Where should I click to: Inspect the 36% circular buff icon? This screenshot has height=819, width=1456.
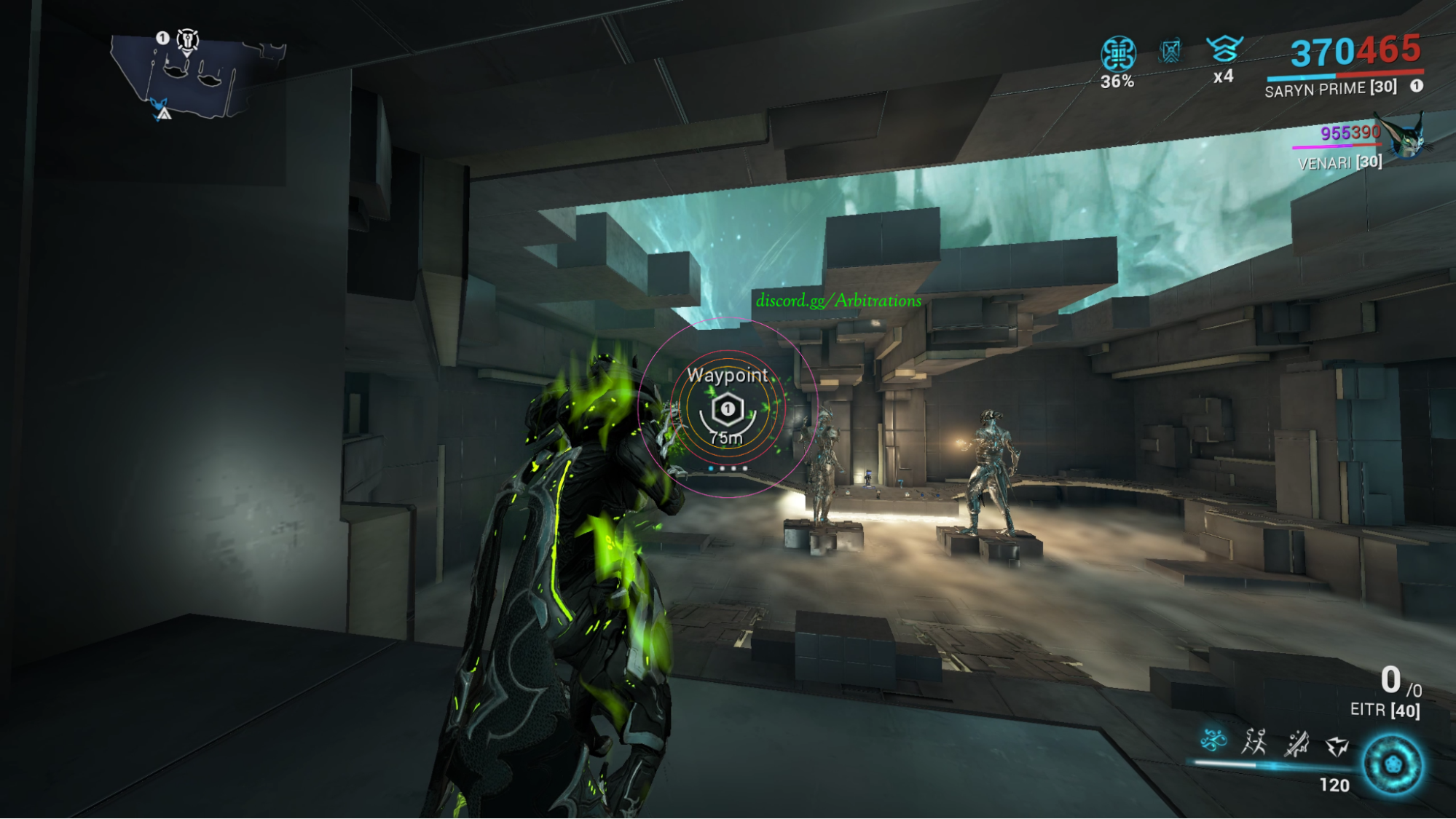pyautogui.click(x=1118, y=54)
